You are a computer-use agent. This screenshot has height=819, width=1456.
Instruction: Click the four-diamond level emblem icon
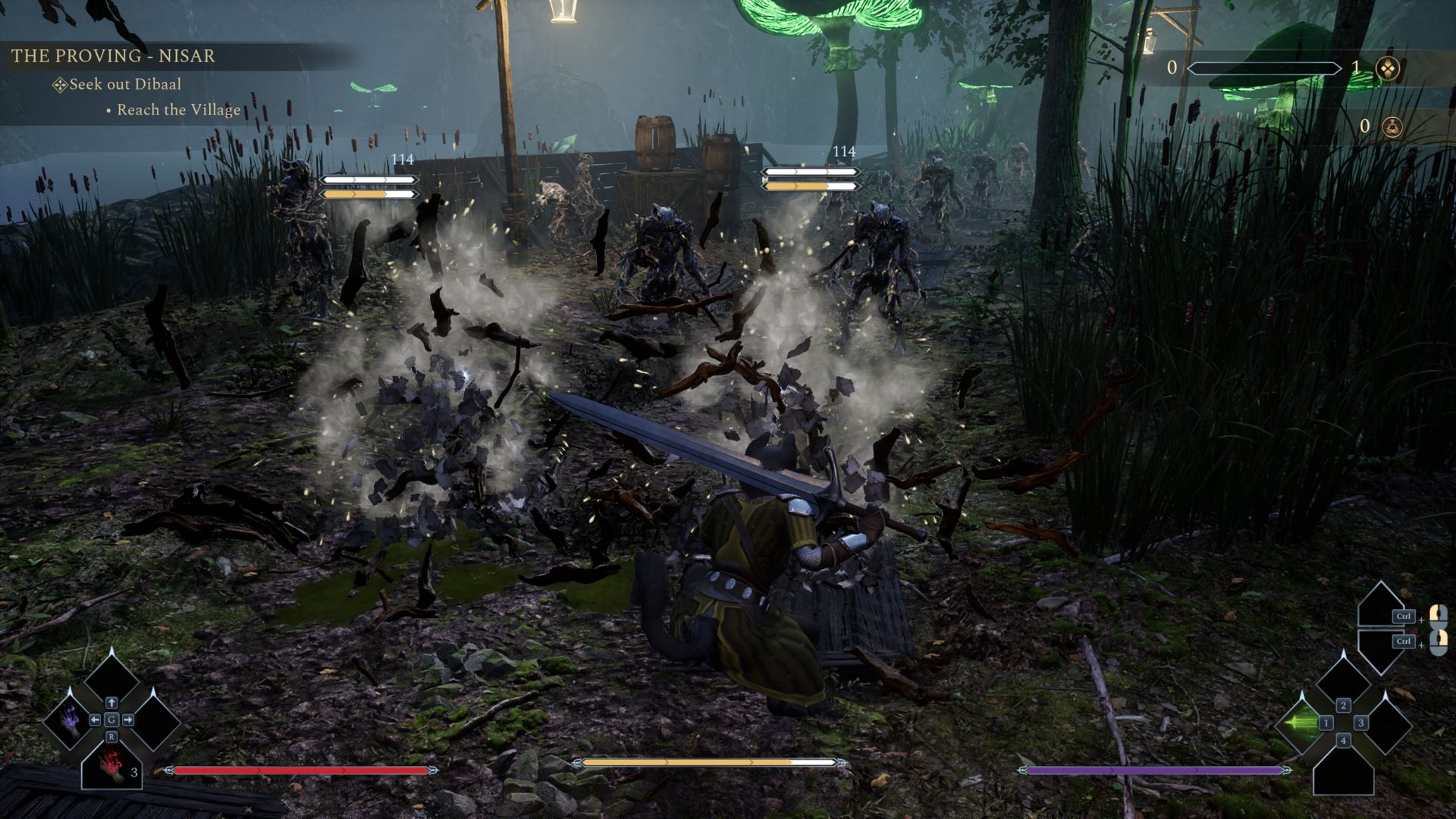coord(1387,69)
